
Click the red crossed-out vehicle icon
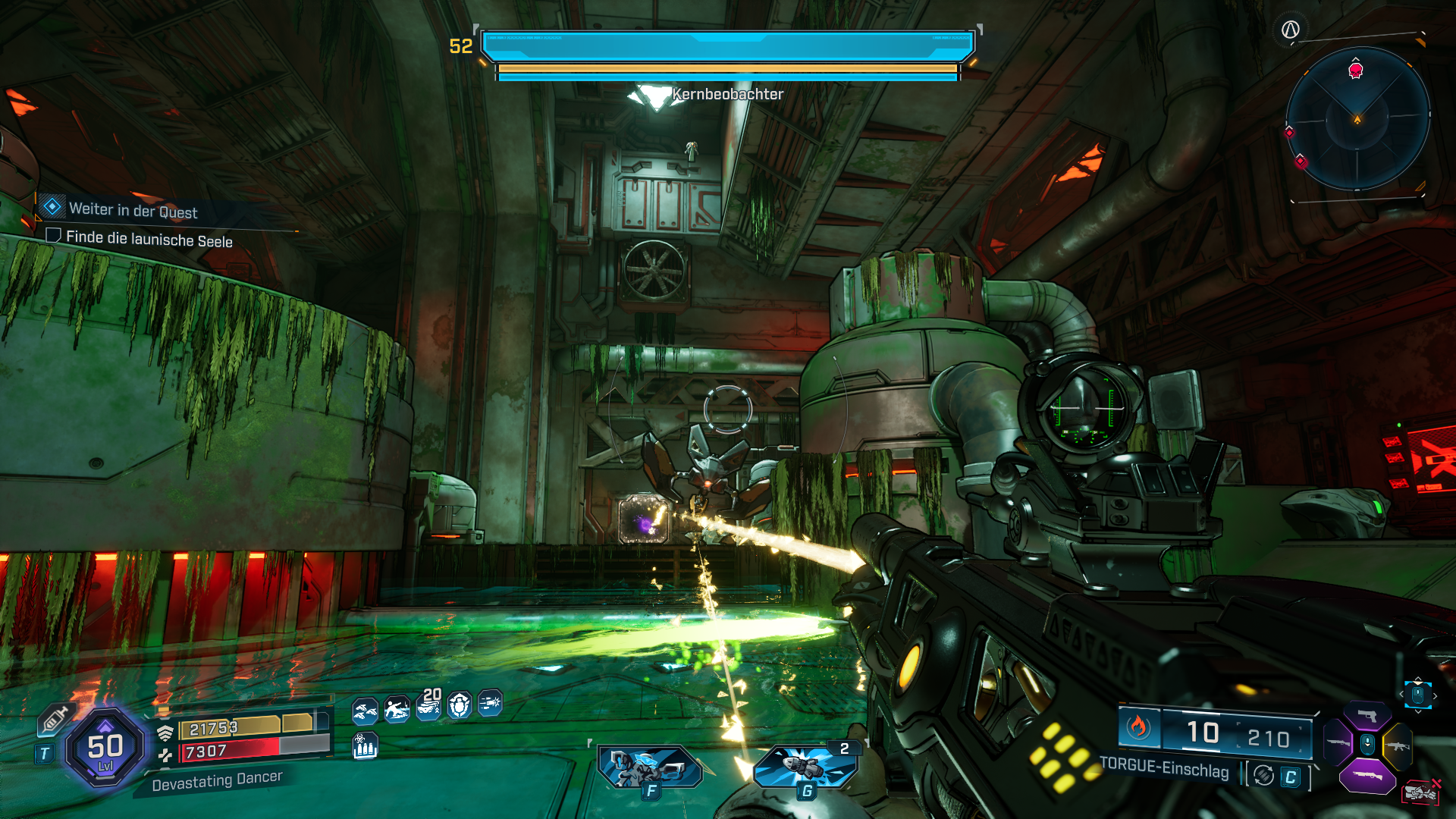coord(1421,792)
